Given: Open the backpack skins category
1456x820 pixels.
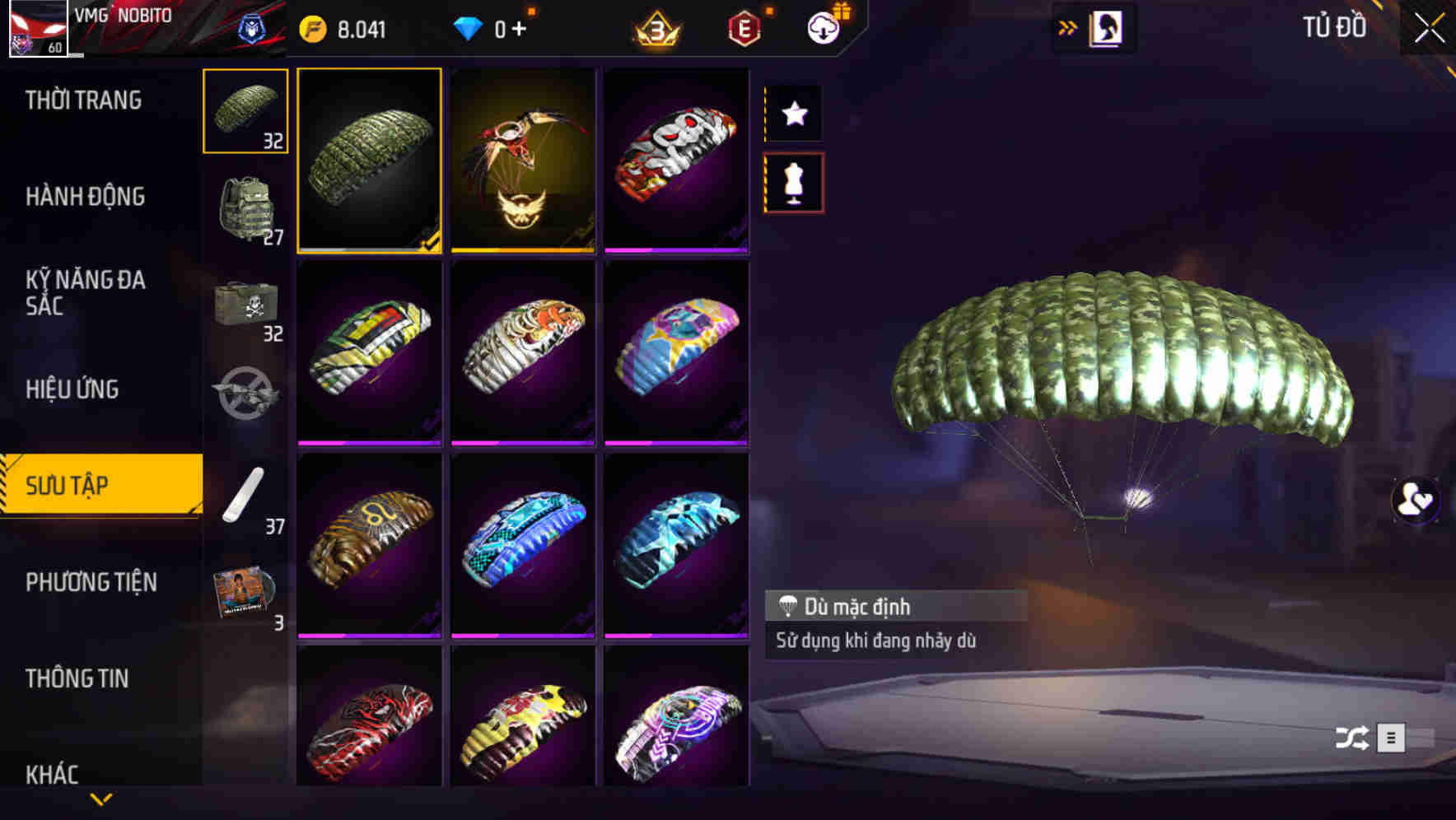Looking at the screenshot, I should (x=245, y=208).
